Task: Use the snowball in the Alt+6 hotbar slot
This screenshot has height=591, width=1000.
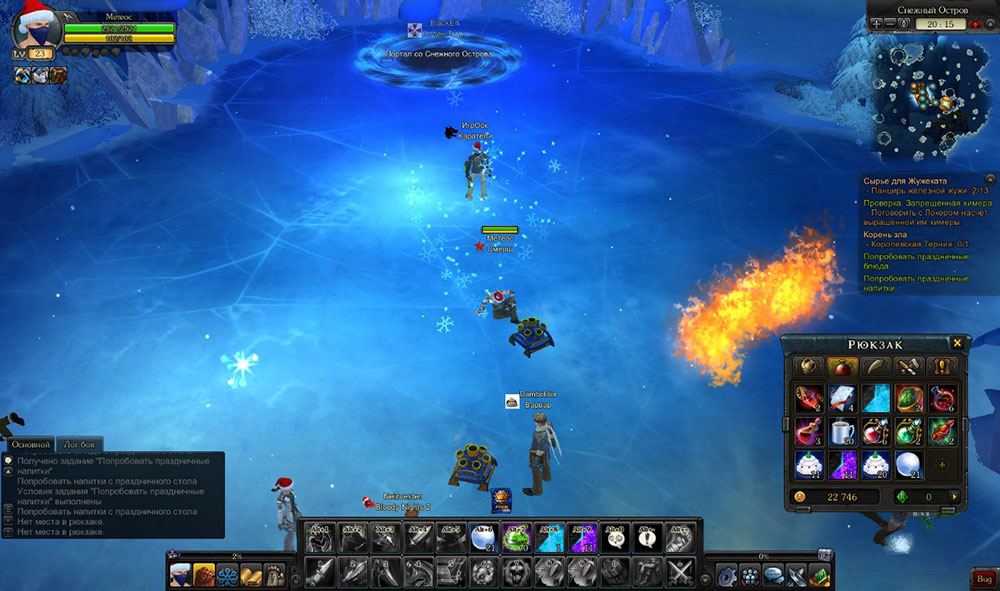Action: pos(483,539)
